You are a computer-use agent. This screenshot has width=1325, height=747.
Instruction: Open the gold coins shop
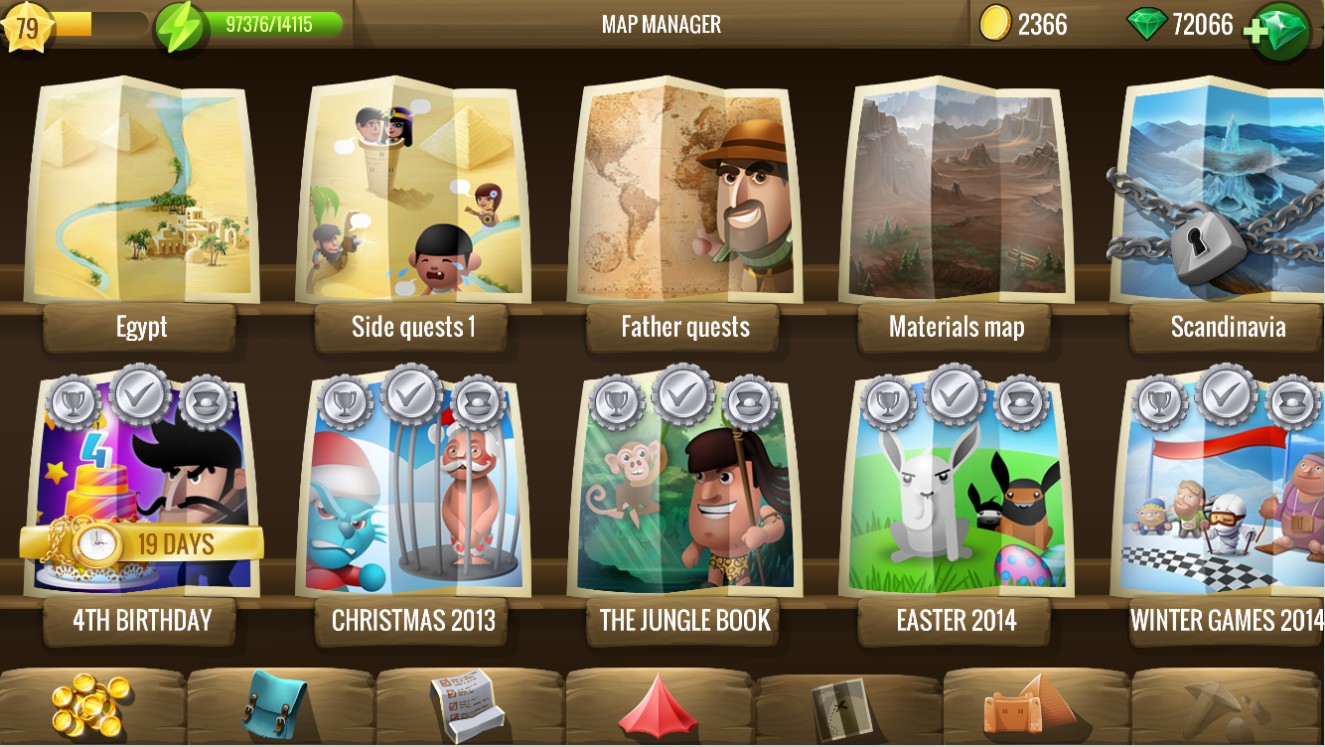tap(90, 705)
